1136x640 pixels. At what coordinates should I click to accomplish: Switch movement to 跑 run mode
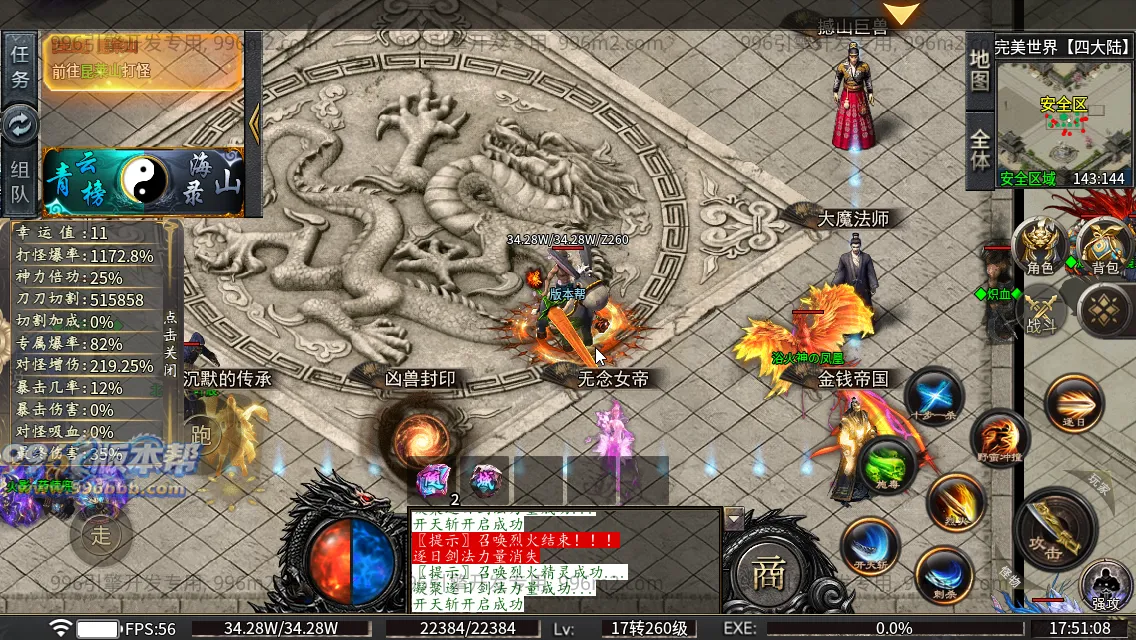point(201,432)
